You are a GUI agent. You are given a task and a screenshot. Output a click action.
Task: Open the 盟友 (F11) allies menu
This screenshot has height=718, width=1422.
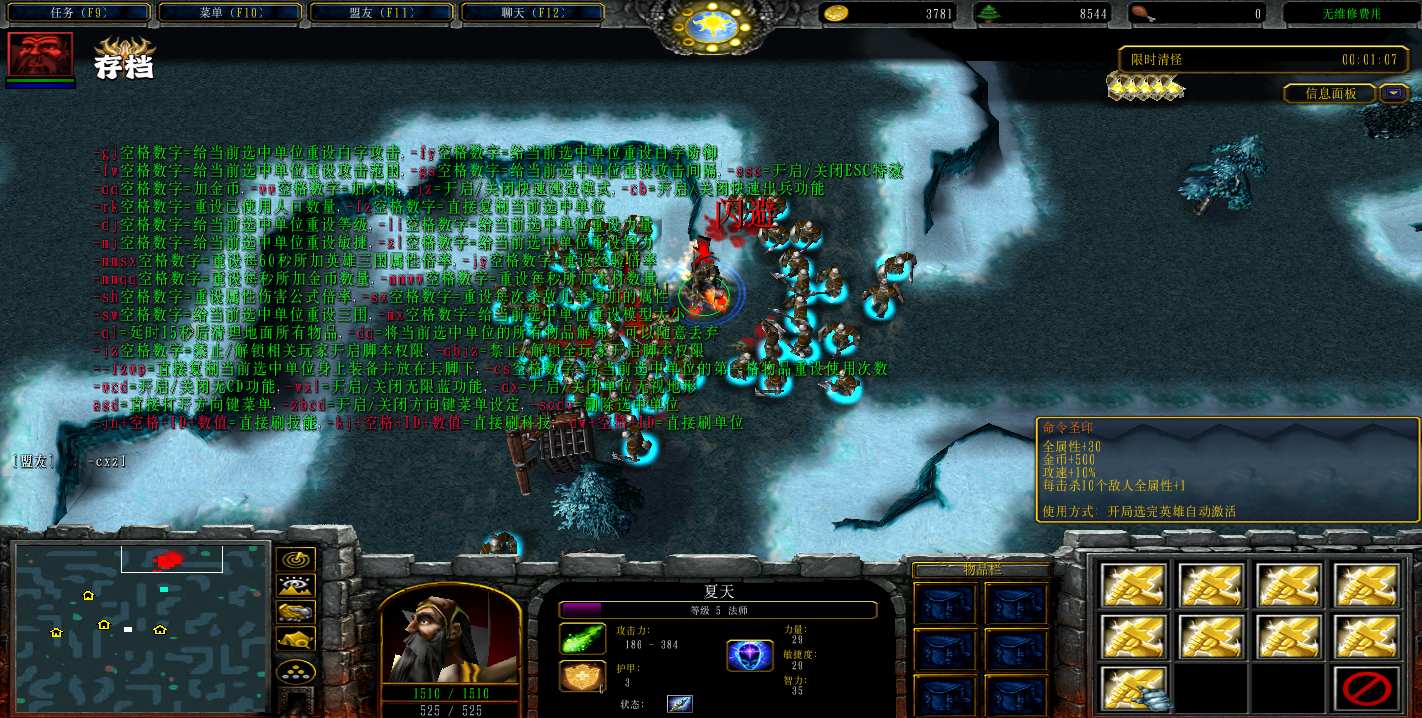pos(381,13)
